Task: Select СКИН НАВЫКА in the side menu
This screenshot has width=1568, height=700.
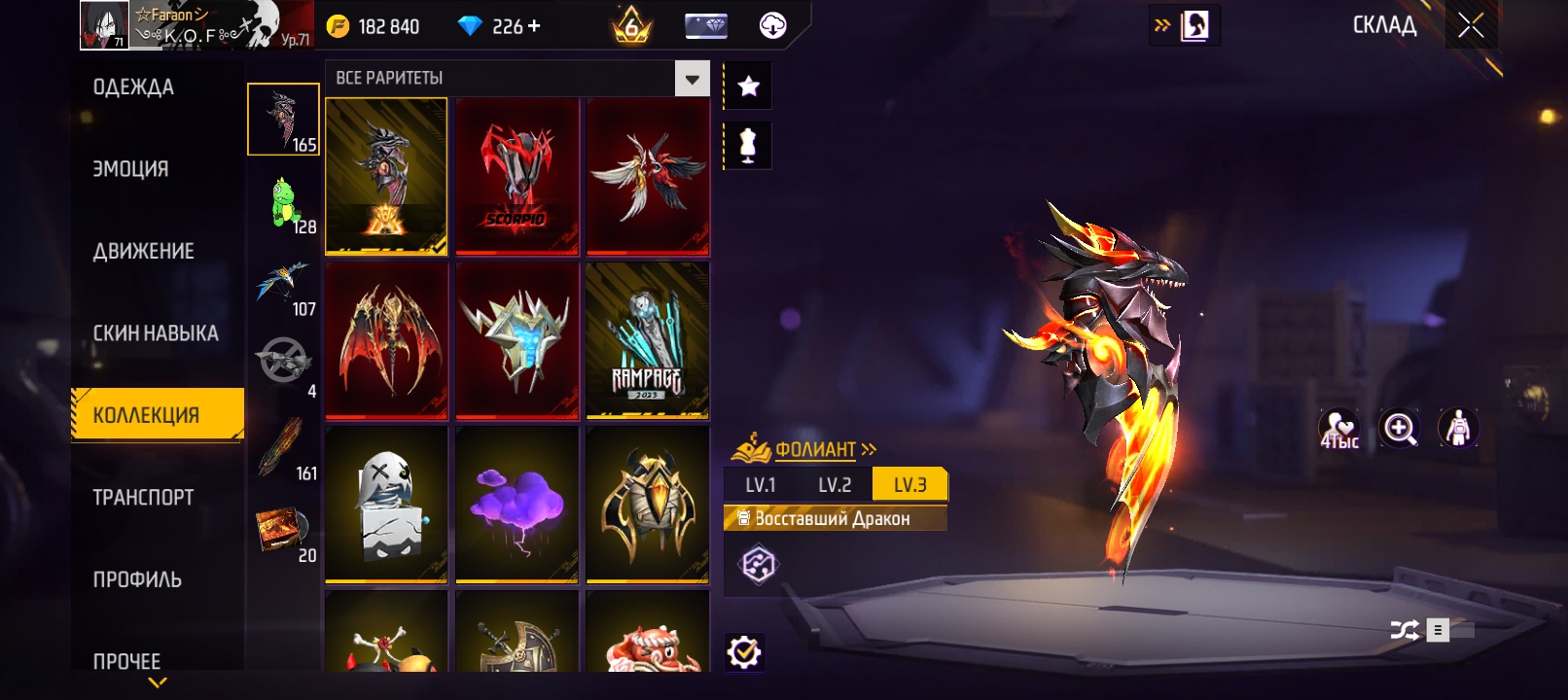Action: pos(156,333)
